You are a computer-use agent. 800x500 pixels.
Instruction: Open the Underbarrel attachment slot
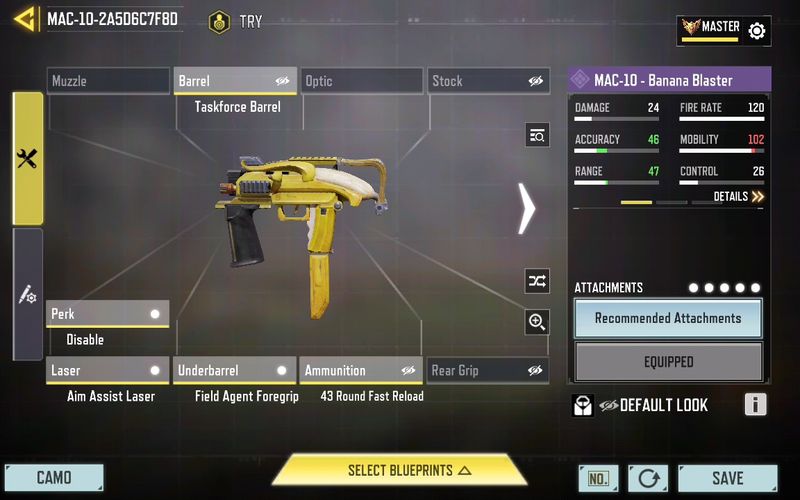pos(235,371)
